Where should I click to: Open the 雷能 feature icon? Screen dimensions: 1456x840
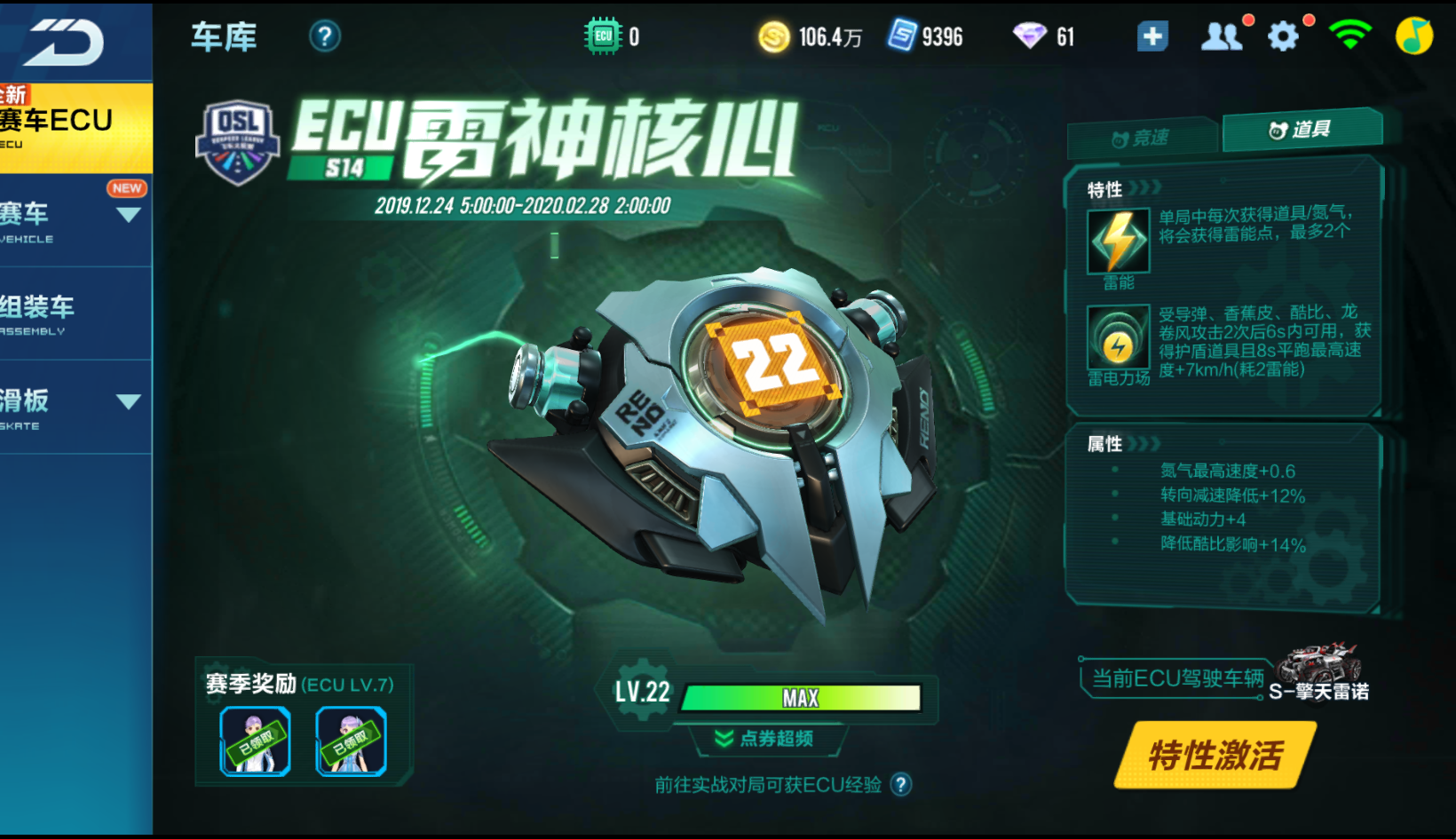point(1117,241)
